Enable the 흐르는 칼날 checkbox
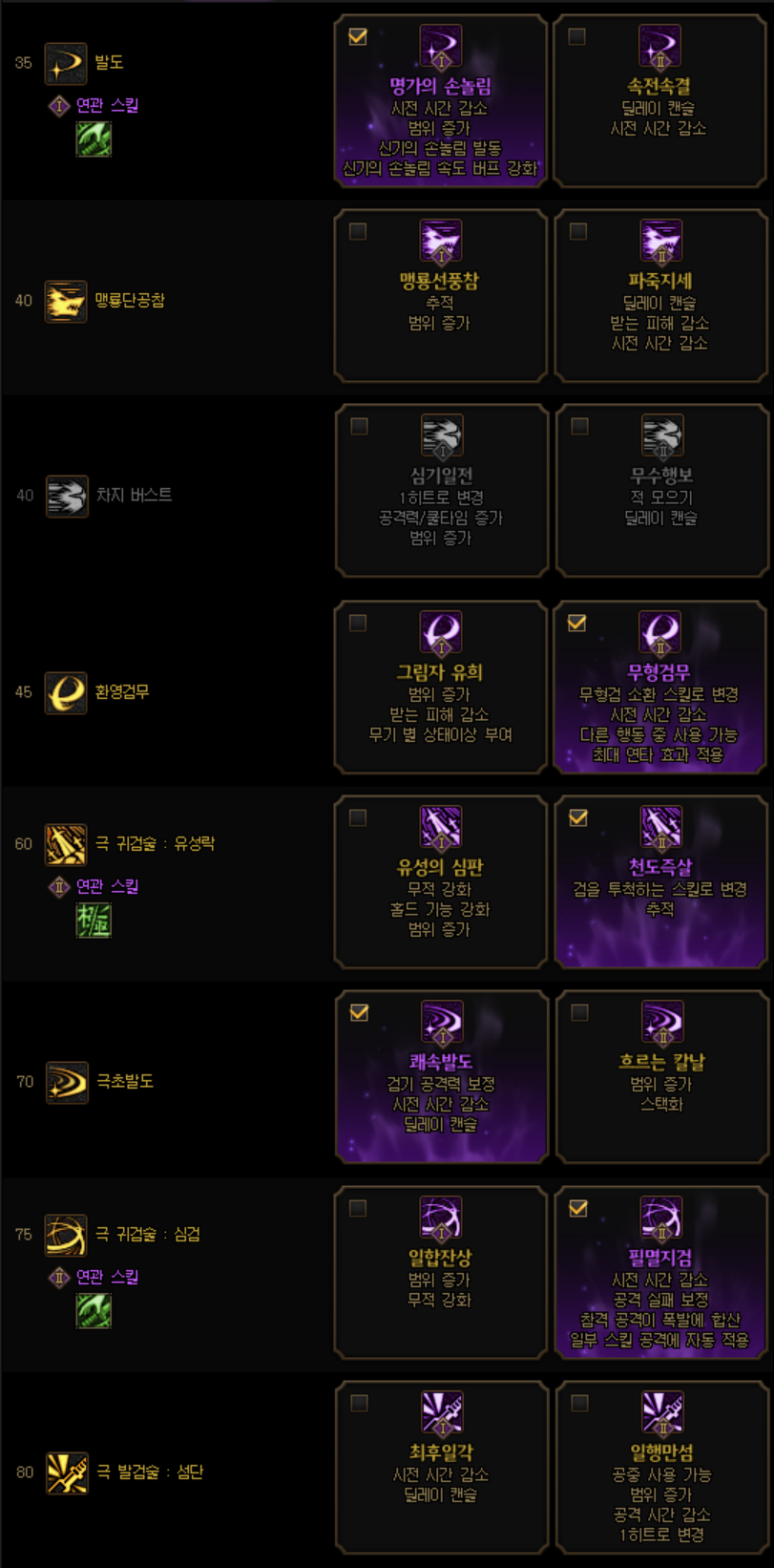 tap(578, 1013)
